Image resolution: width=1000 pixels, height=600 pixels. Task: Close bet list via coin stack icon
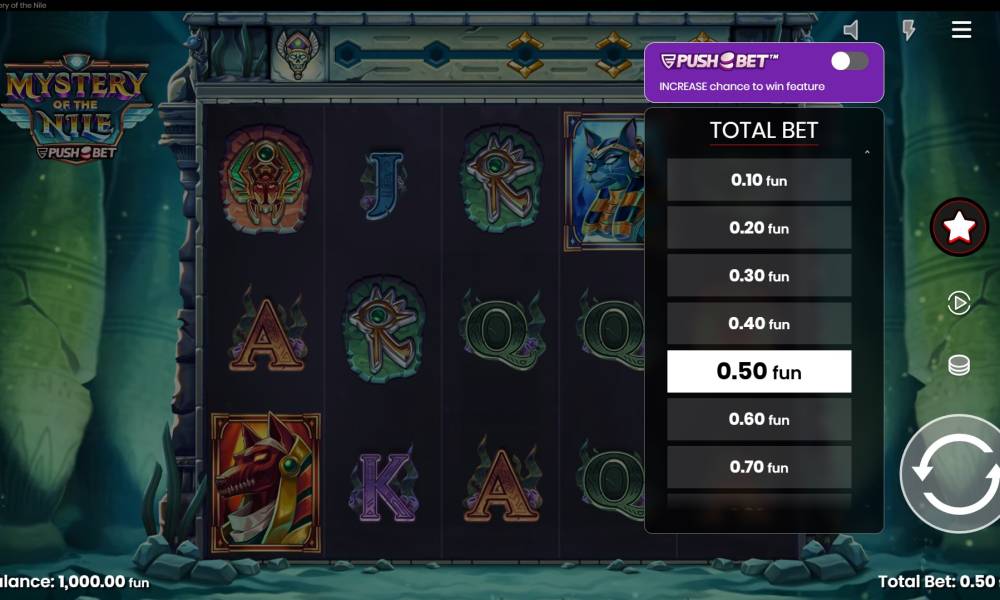pos(959,365)
